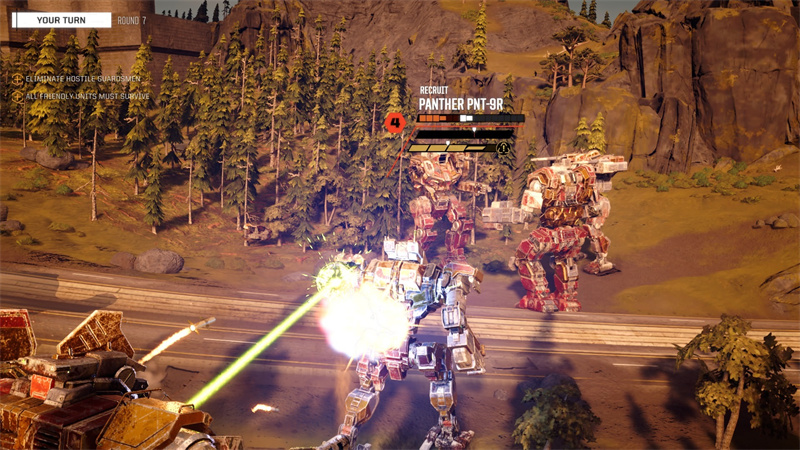Click the Your Turn banner
Viewport: 800px width, 450px height.
tap(61, 20)
